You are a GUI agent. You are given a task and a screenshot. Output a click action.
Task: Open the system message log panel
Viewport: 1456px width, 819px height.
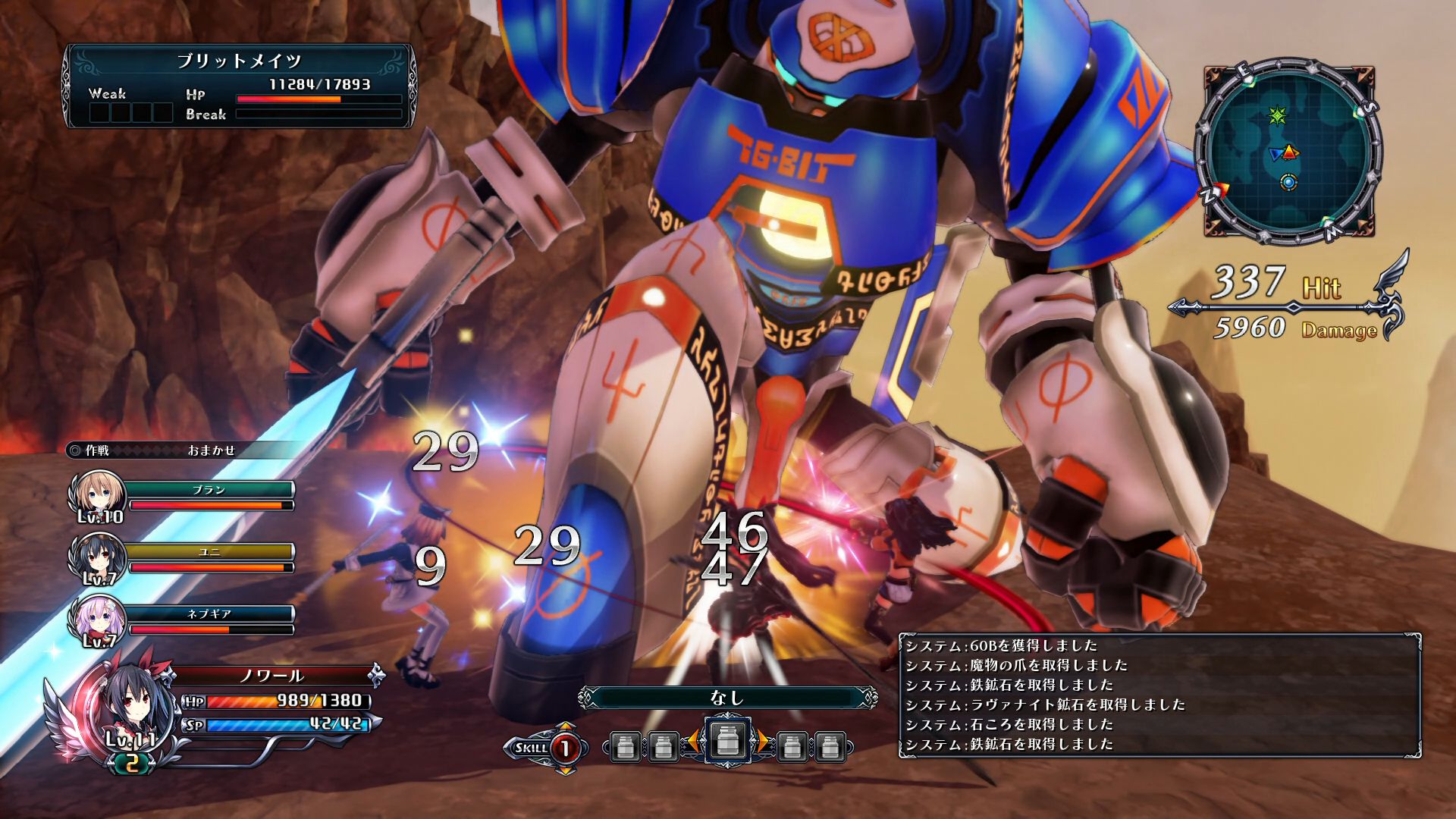click(x=1159, y=695)
